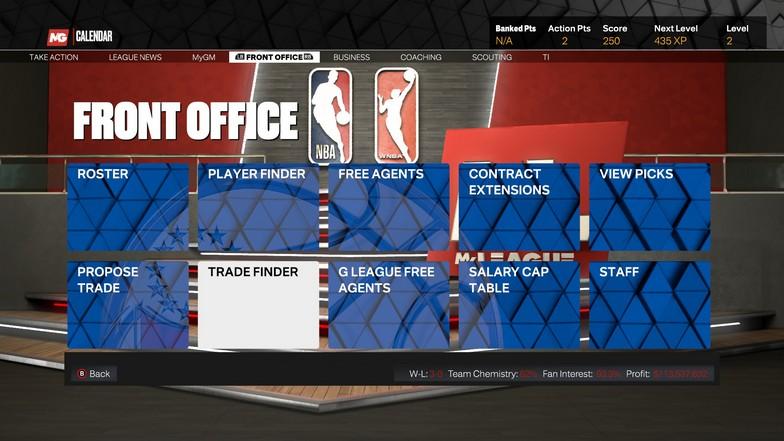
Task: Select the Staff tile
Action: tap(650, 305)
